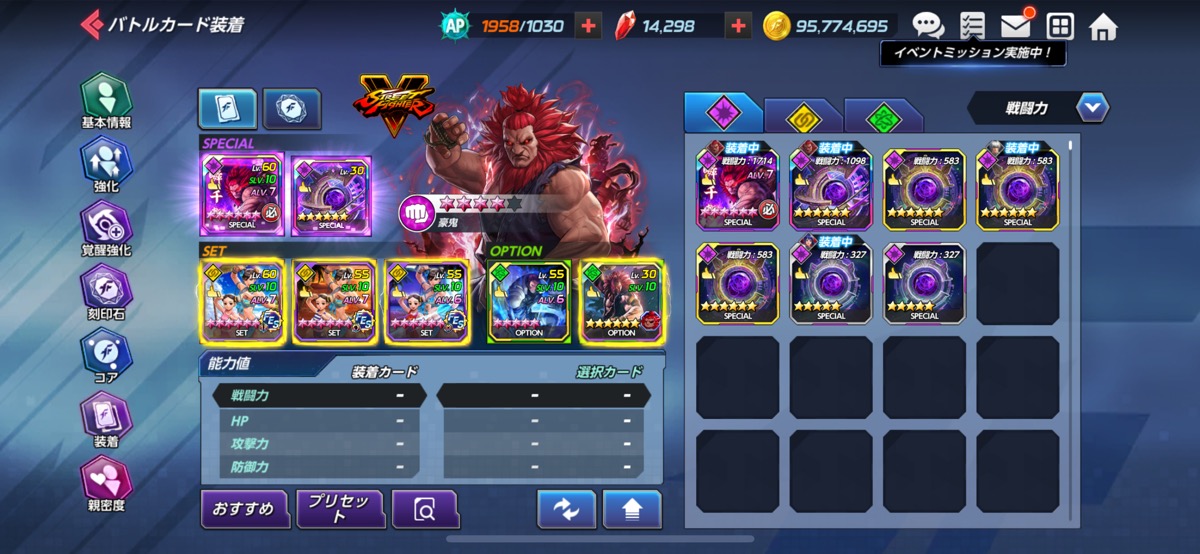Open the プリセット preset button
The width and height of the screenshot is (1200, 554).
(x=340, y=509)
